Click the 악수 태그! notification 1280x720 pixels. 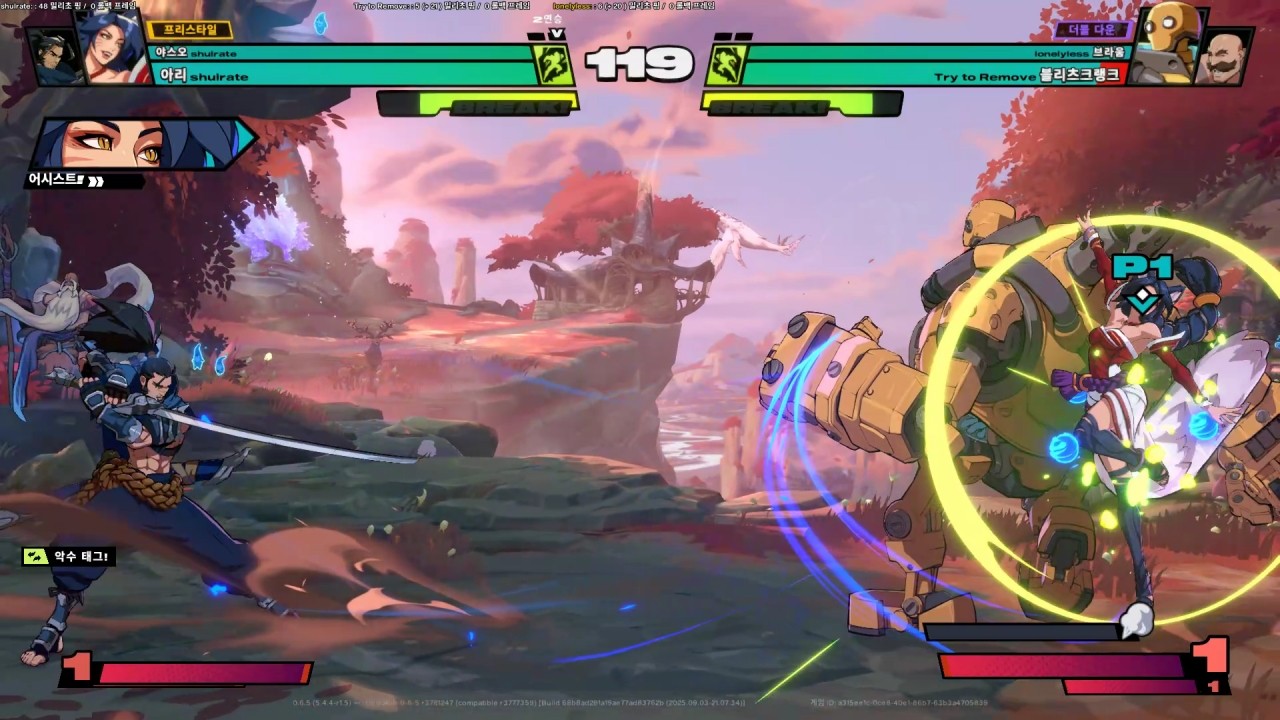(x=69, y=556)
